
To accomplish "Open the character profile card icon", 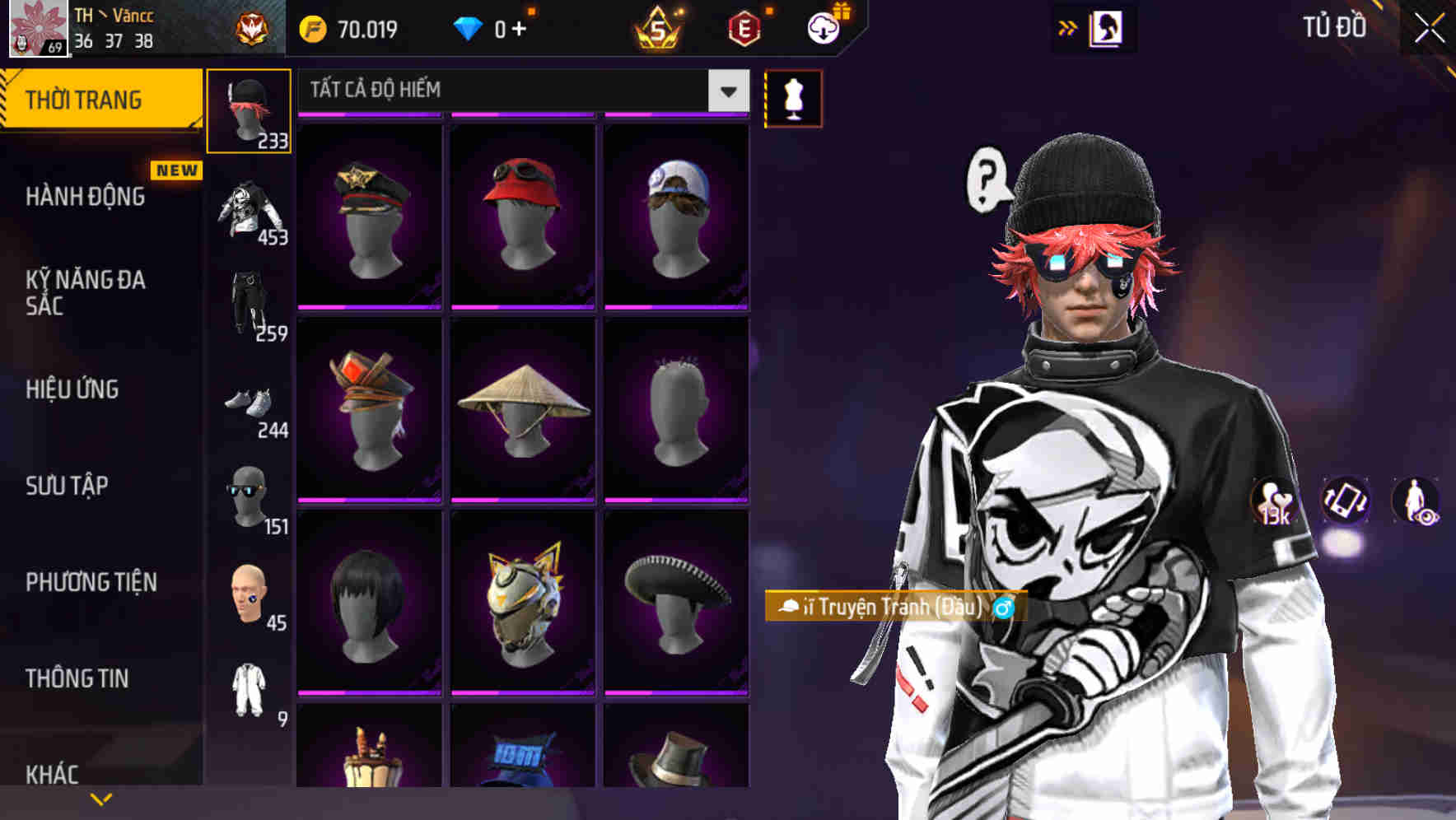I will click(1105, 27).
